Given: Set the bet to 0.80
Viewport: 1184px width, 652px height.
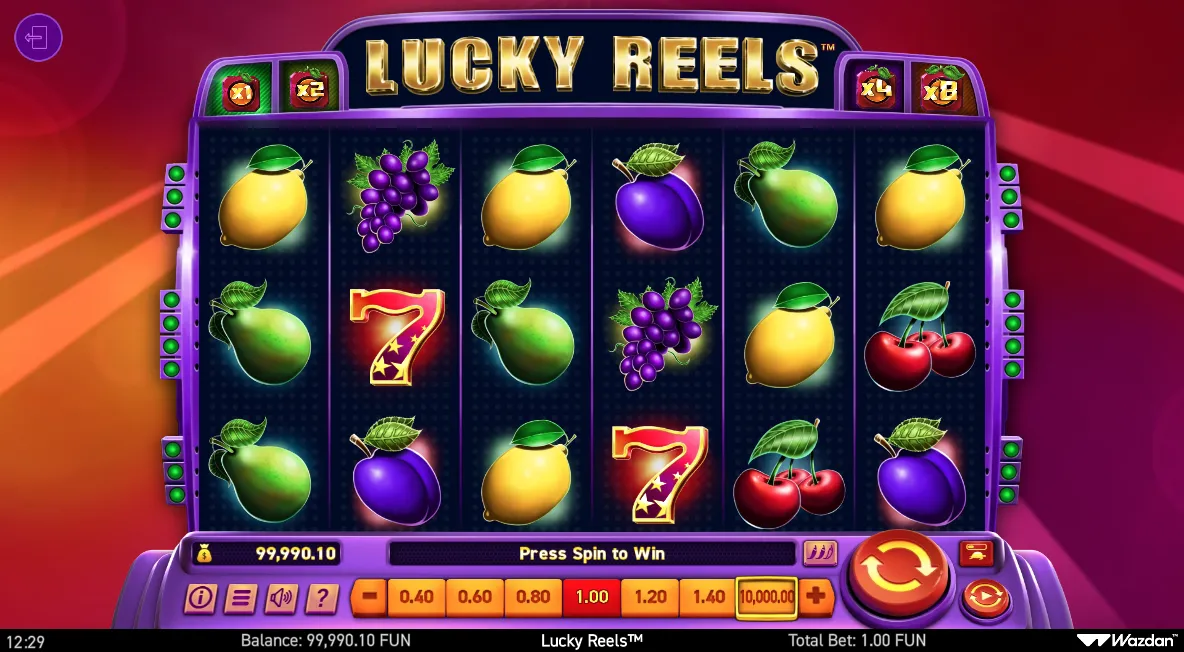Looking at the screenshot, I should [534, 597].
